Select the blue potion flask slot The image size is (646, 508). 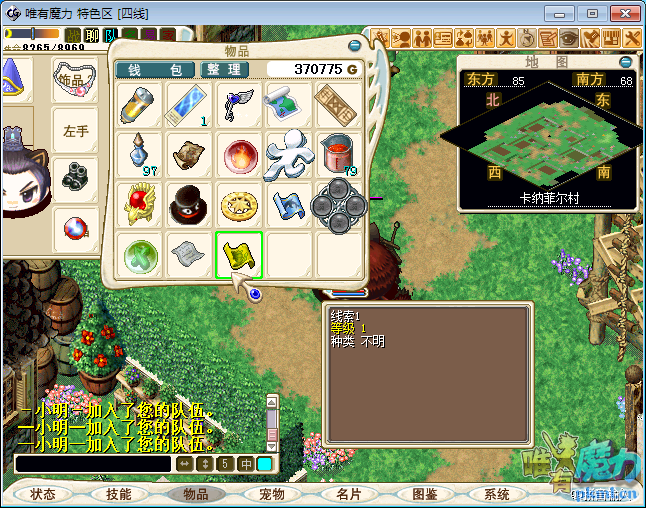139,154
